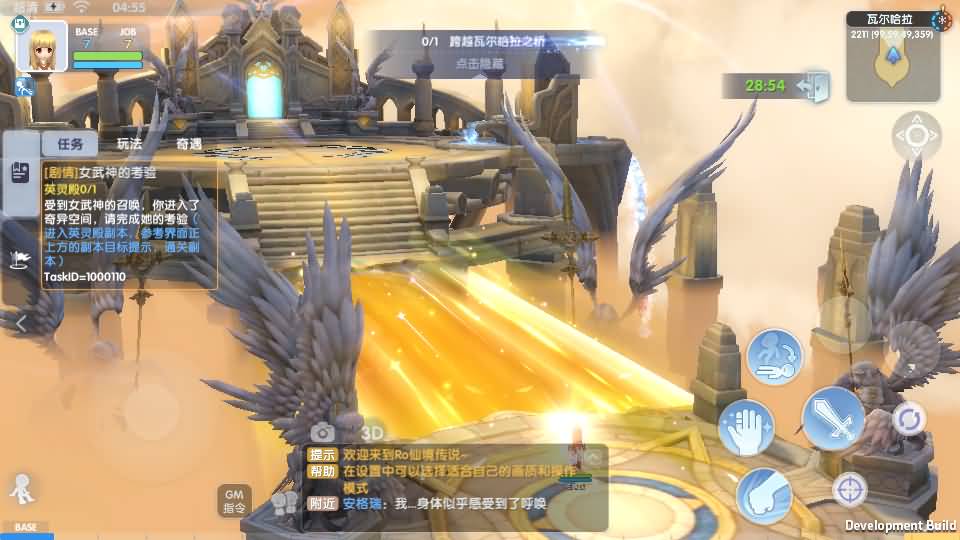960x540 pixels.
Task: Tap the circular refresh arrows button
Action: [x=909, y=418]
